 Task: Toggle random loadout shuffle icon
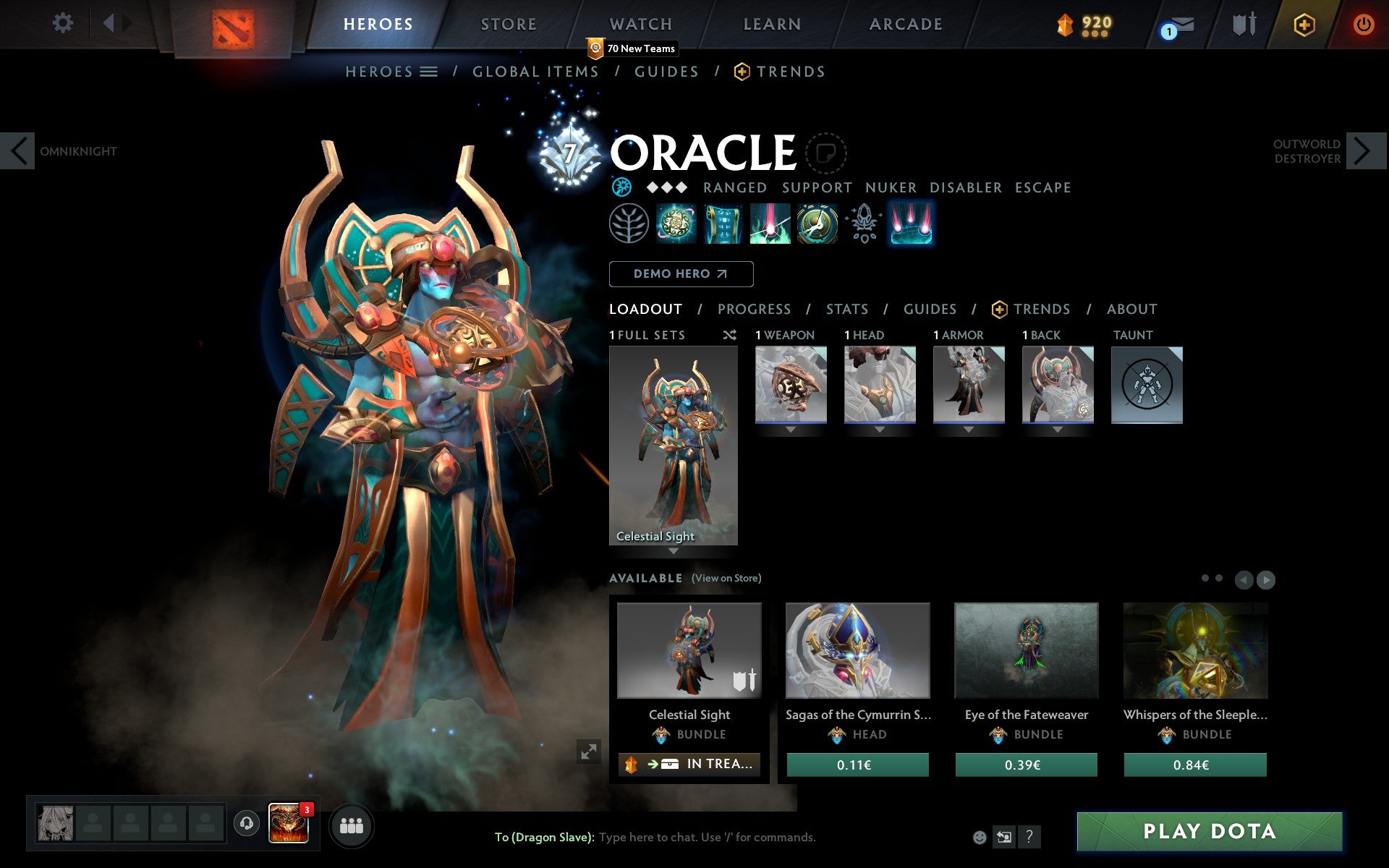pyautogui.click(x=729, y=335)
